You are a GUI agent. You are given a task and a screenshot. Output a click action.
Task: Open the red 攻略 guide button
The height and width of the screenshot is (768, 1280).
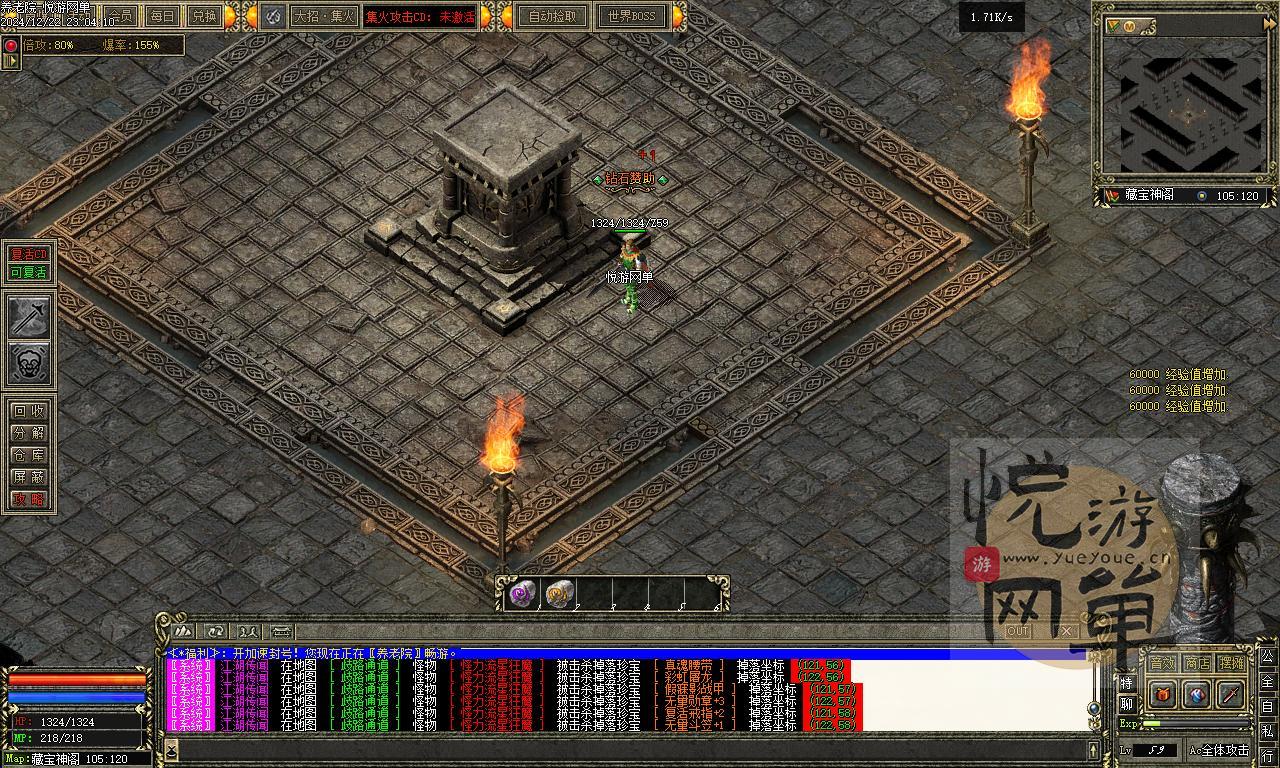tap(29, 499)
